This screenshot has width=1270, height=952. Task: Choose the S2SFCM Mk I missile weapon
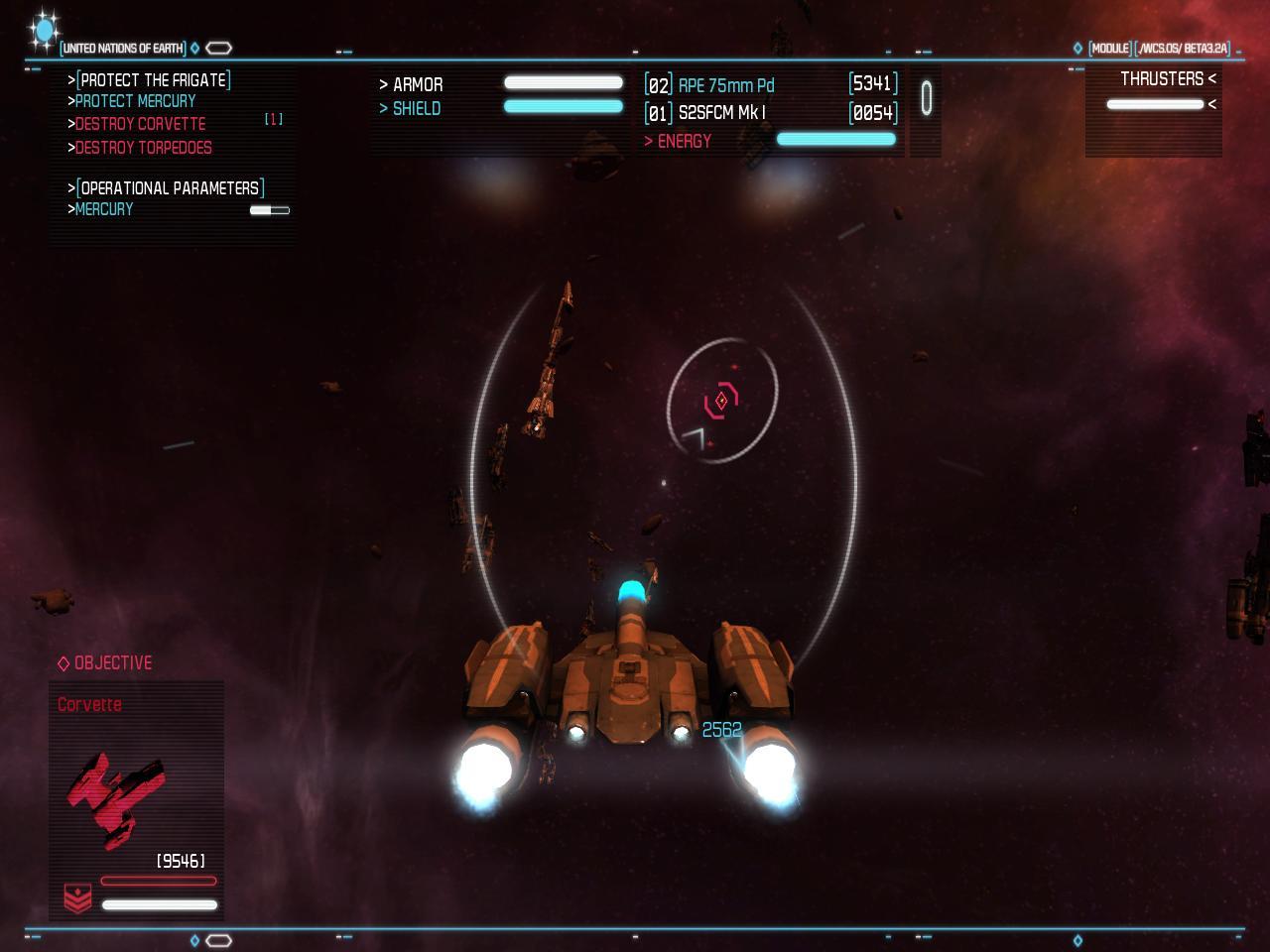pyautogui.click(x=721, y=113)
